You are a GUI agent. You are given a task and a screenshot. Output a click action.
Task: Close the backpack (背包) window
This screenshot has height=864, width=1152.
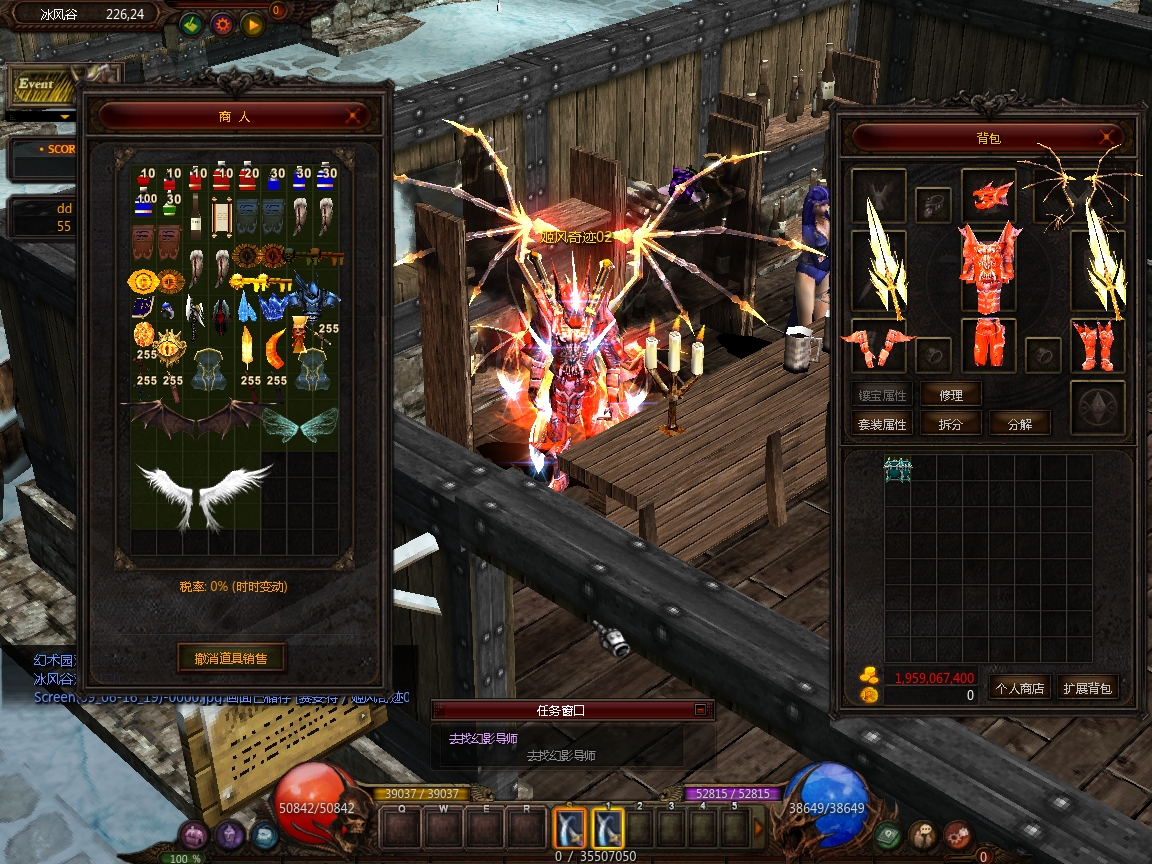pyautogui.click(x=1107, y=137)
